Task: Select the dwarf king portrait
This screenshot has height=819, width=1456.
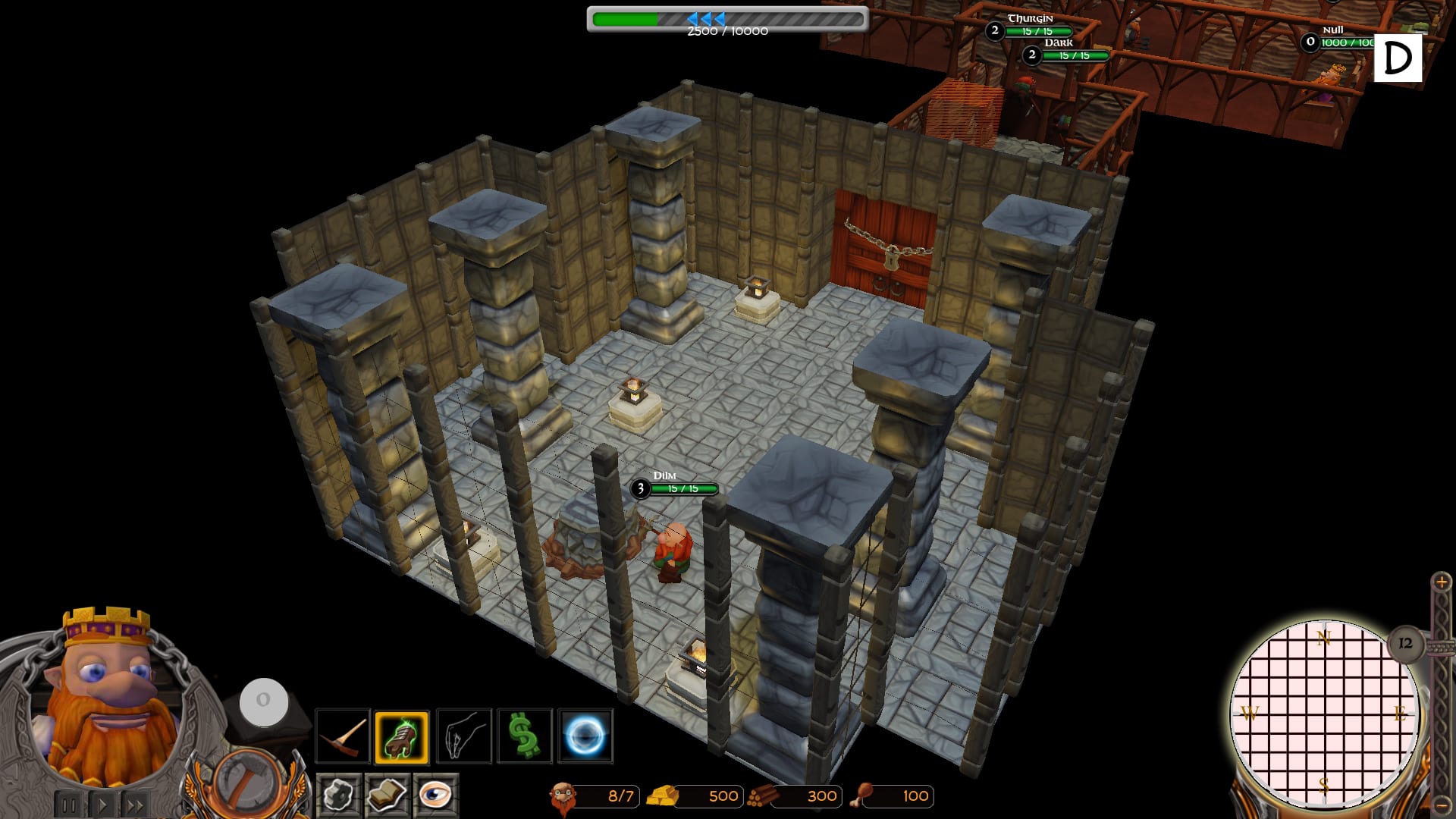Action: coord(106,698)
